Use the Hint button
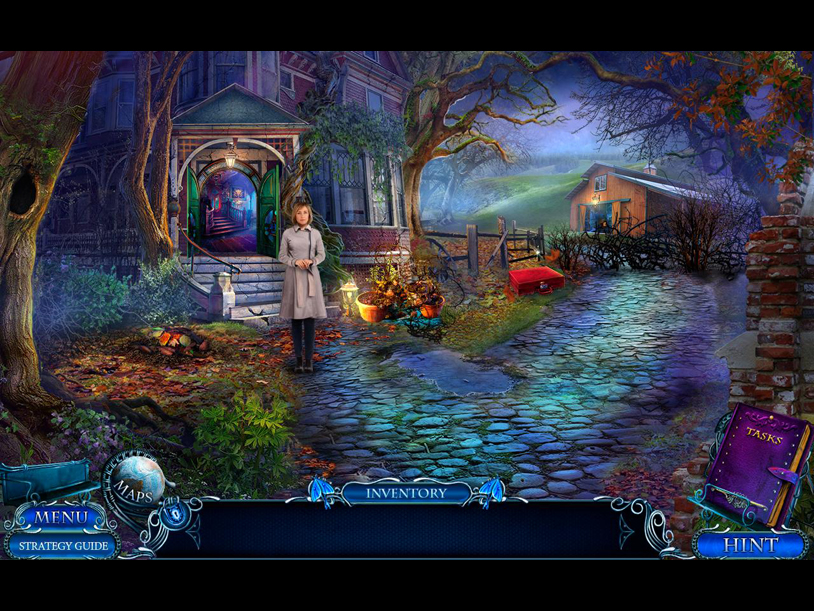The image size is (814, 611). 750,546
